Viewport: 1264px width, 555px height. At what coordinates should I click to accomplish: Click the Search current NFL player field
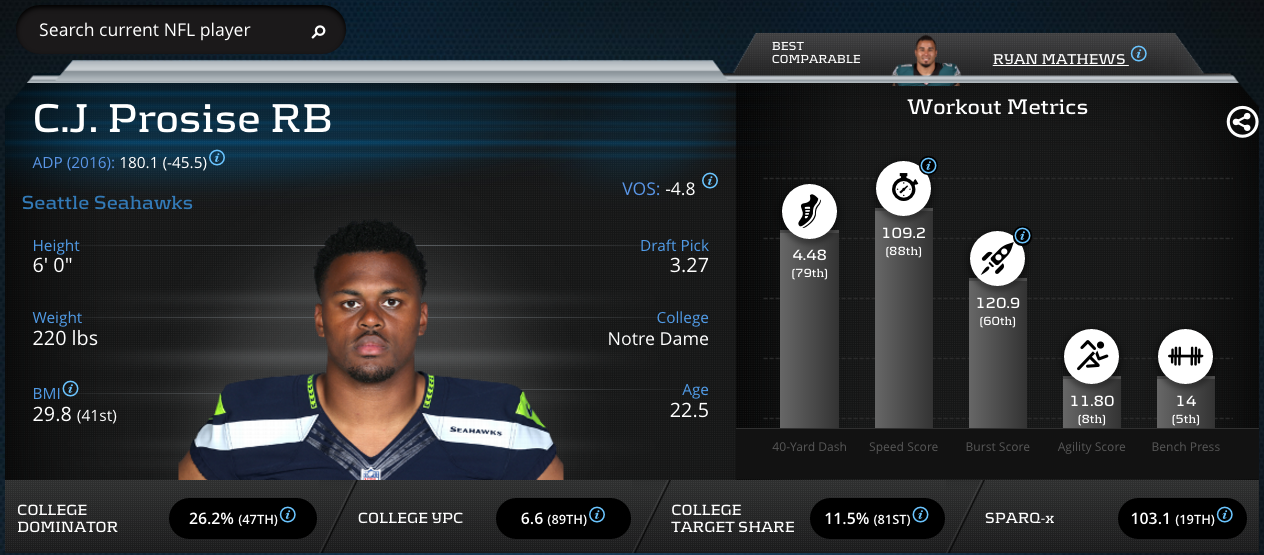pyautogui.click(x=160, y=30)
